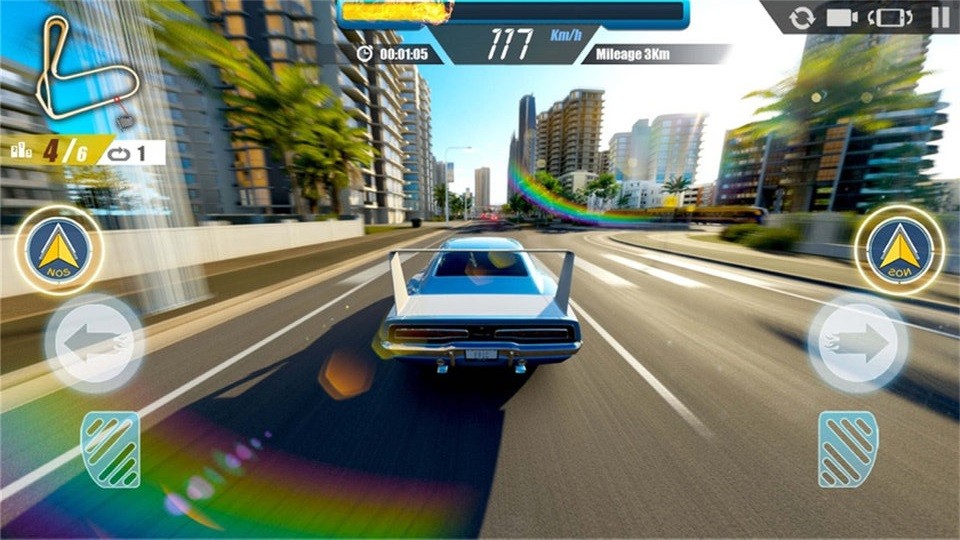The height and width of the screenshot is (540, 960).
Task: Steer left with the left arrow button
Action: [93, 343]
